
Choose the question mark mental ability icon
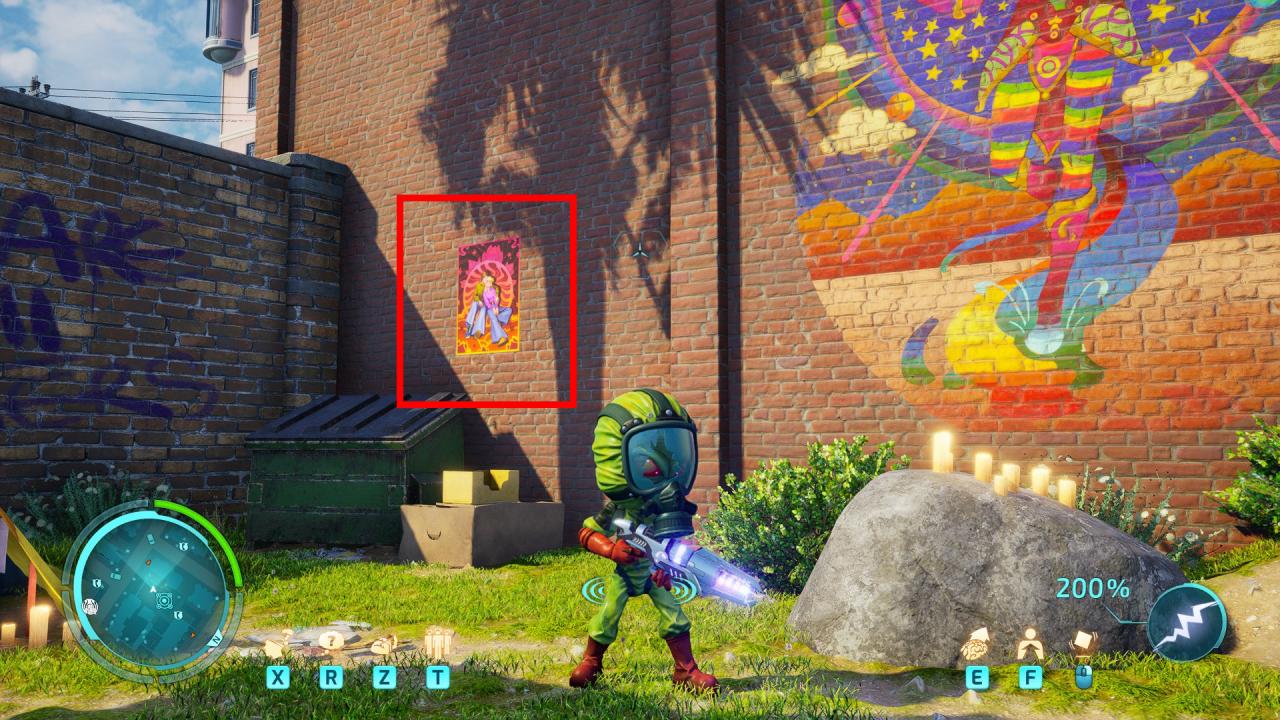pos(331,641)
